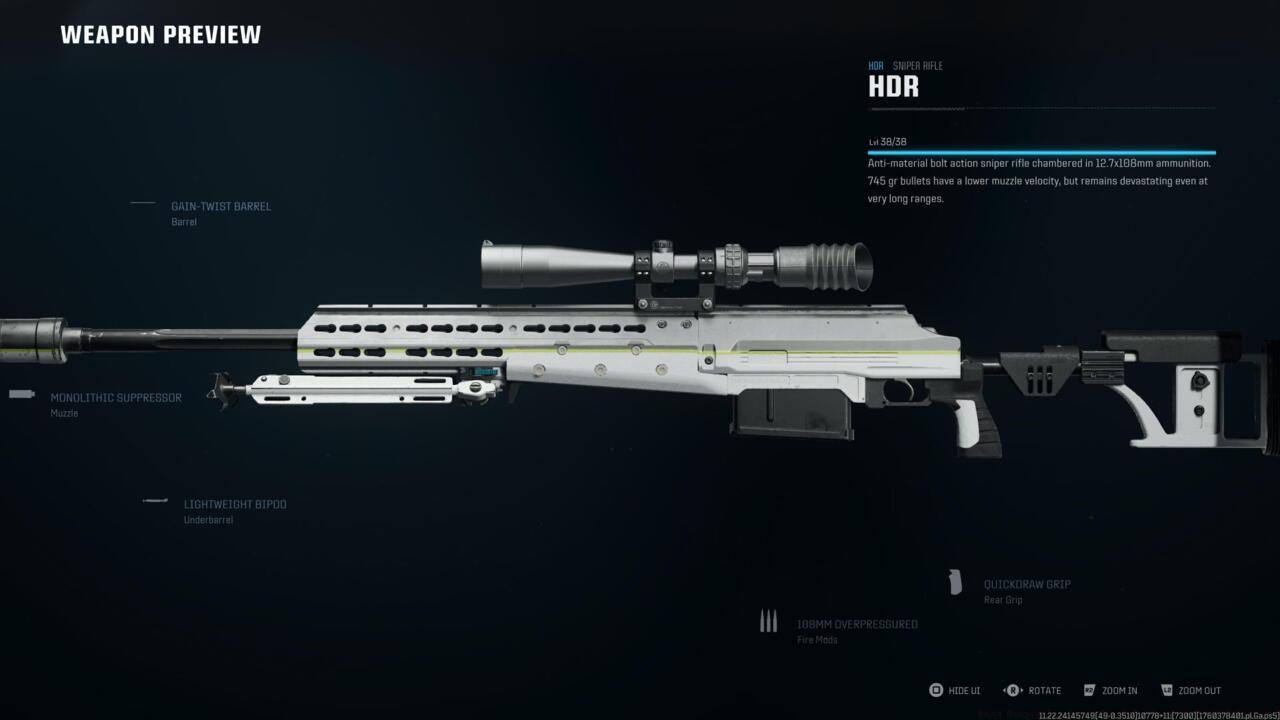Viewport: 1280px width, 720px height.
Task: Choose the Monolithic Suppressor muzzle attachment
Action: (x=116, y=398)
